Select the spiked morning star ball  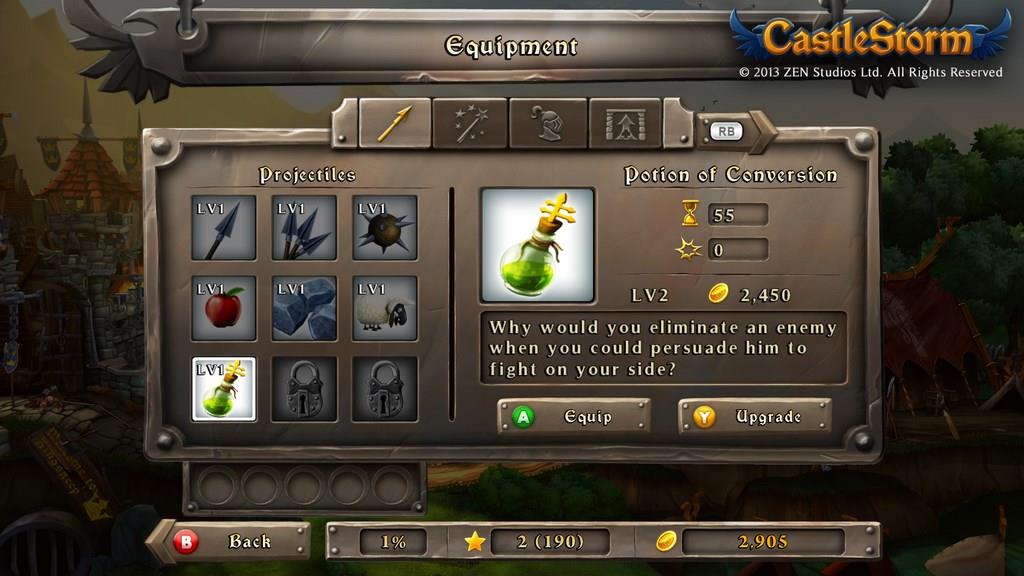click(385, 228)
